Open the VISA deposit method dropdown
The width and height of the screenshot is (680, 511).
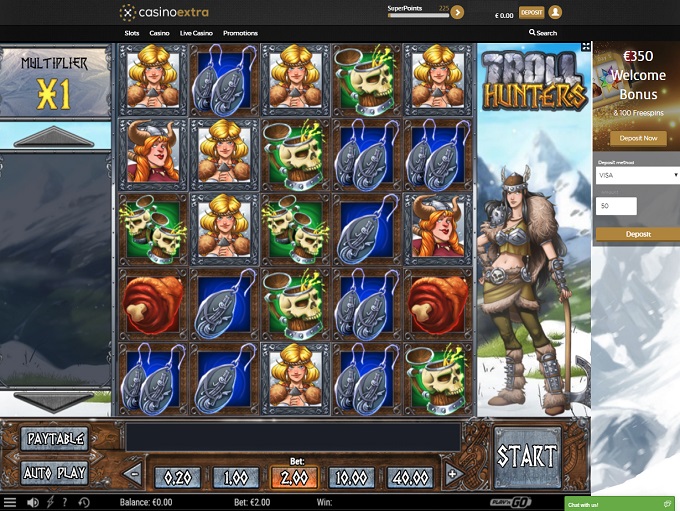click(636, 175)
